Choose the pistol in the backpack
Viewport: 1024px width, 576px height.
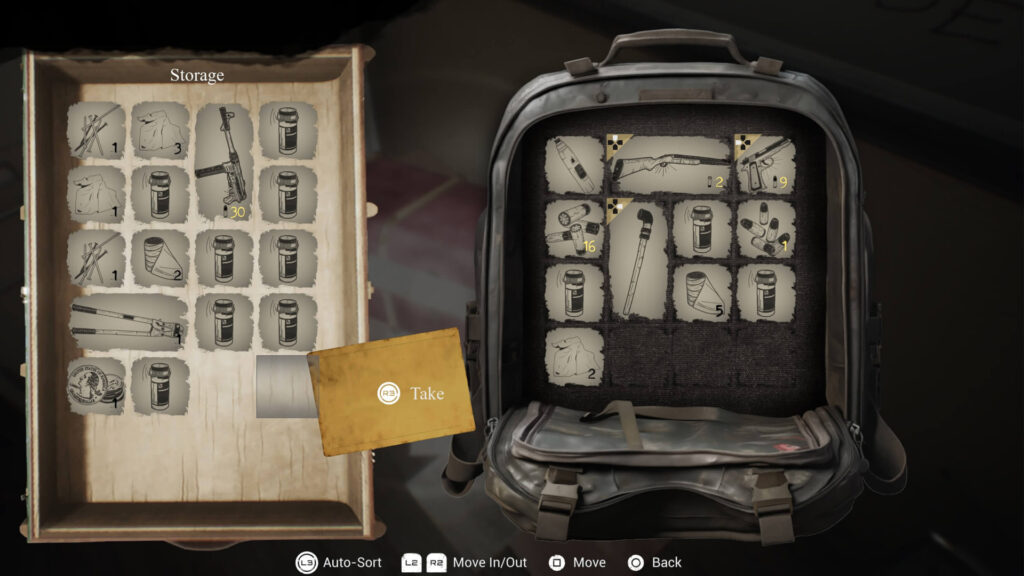point(765,164)
